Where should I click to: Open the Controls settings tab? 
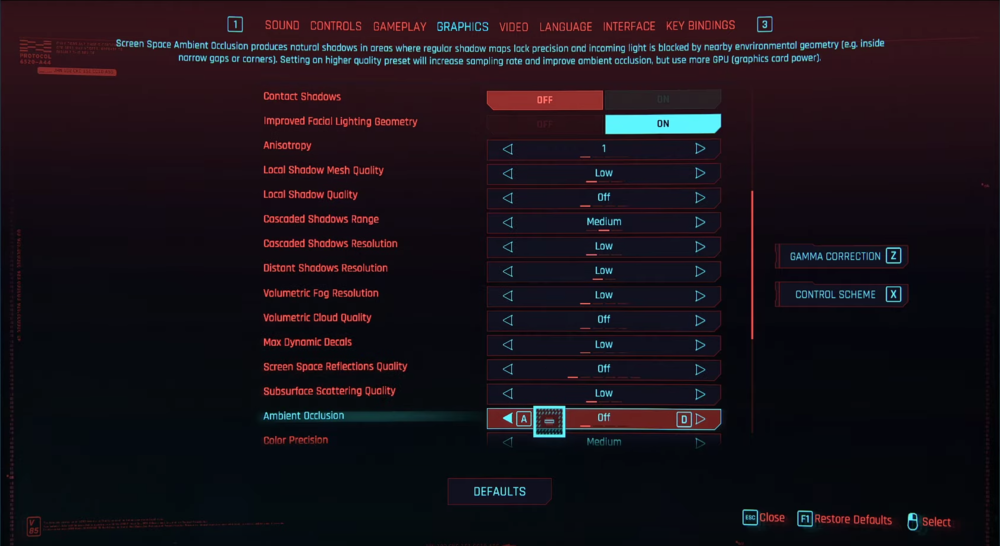[x=336, y=26]
